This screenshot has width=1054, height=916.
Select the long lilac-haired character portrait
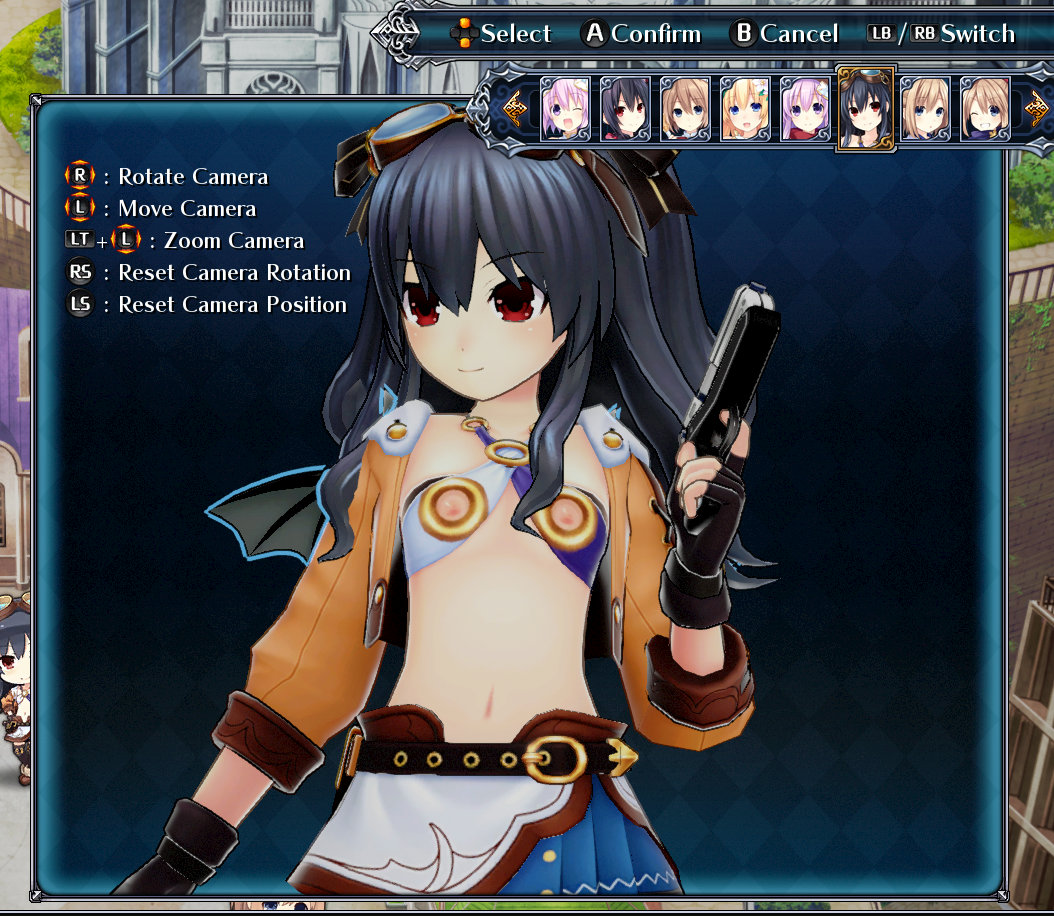pyautogui.click(x=805, y=109)
